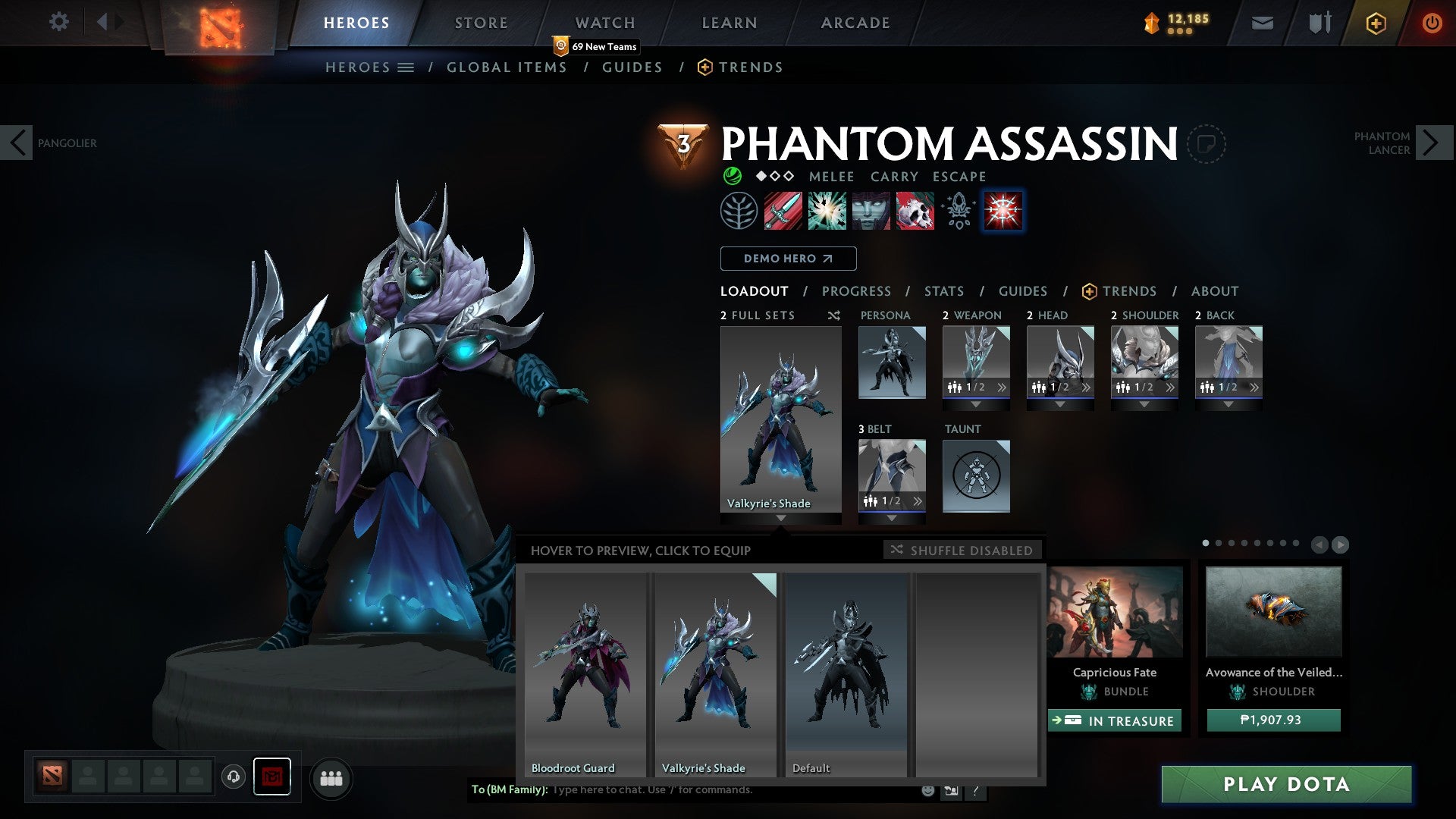The height and width of the screenshot is (819, 1456).
Task: Select the Stifling Dagger ability icon
Action: coord(781,211)
